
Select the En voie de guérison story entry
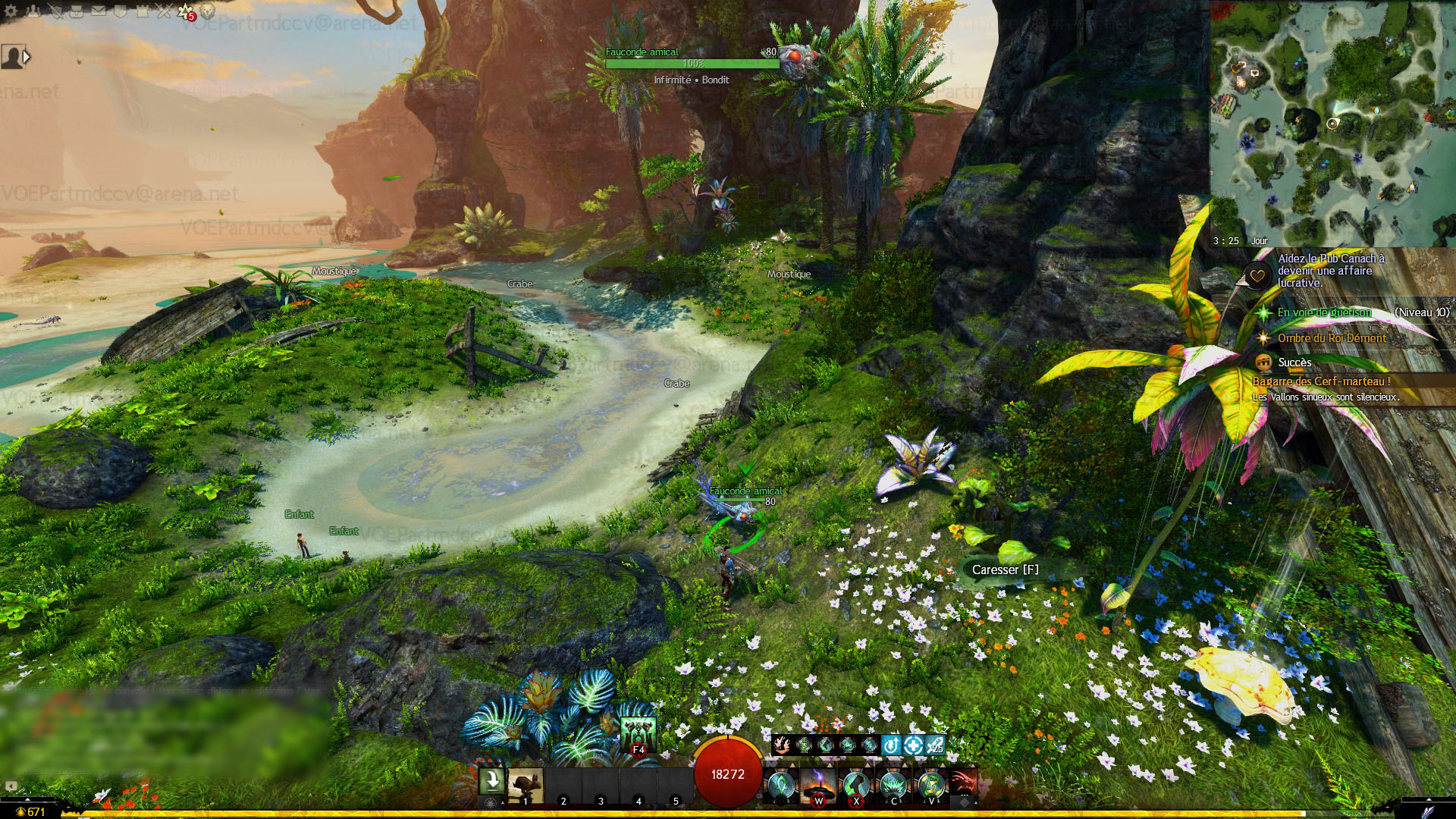(x=1324, y=312)
